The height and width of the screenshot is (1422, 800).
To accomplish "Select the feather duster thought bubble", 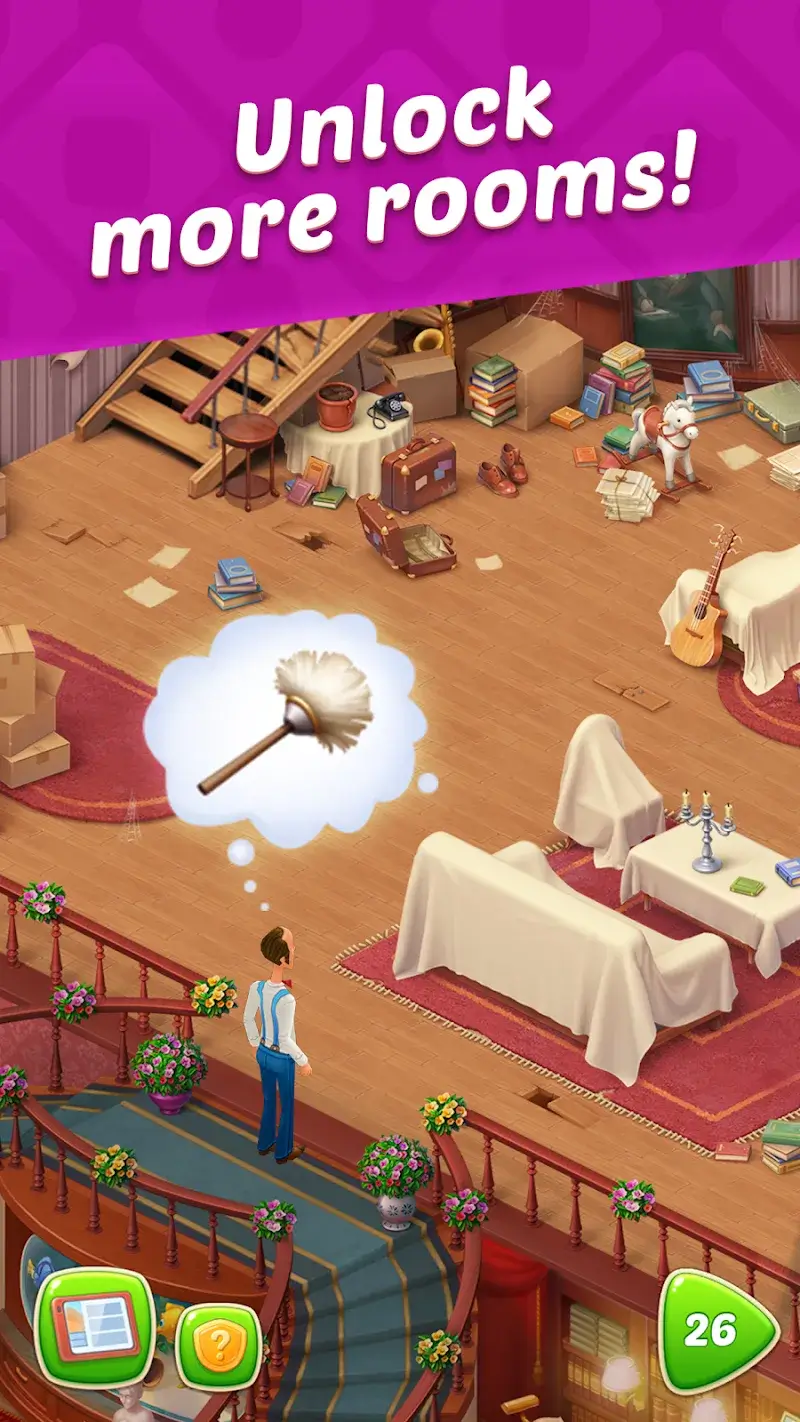I will point(285,728).
